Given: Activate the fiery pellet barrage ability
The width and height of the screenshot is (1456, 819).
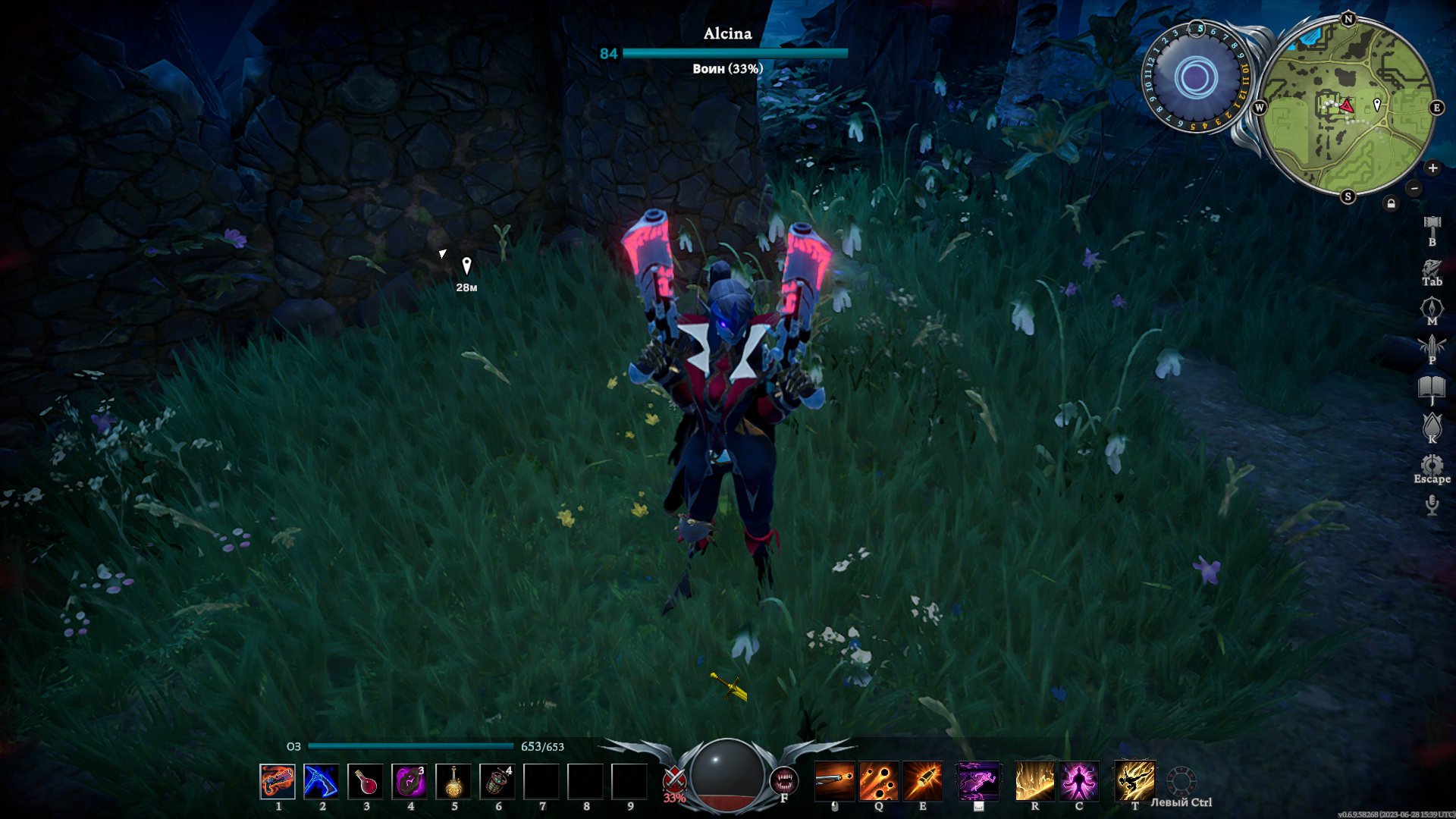Looking at the screenshot, I should 878,781.
